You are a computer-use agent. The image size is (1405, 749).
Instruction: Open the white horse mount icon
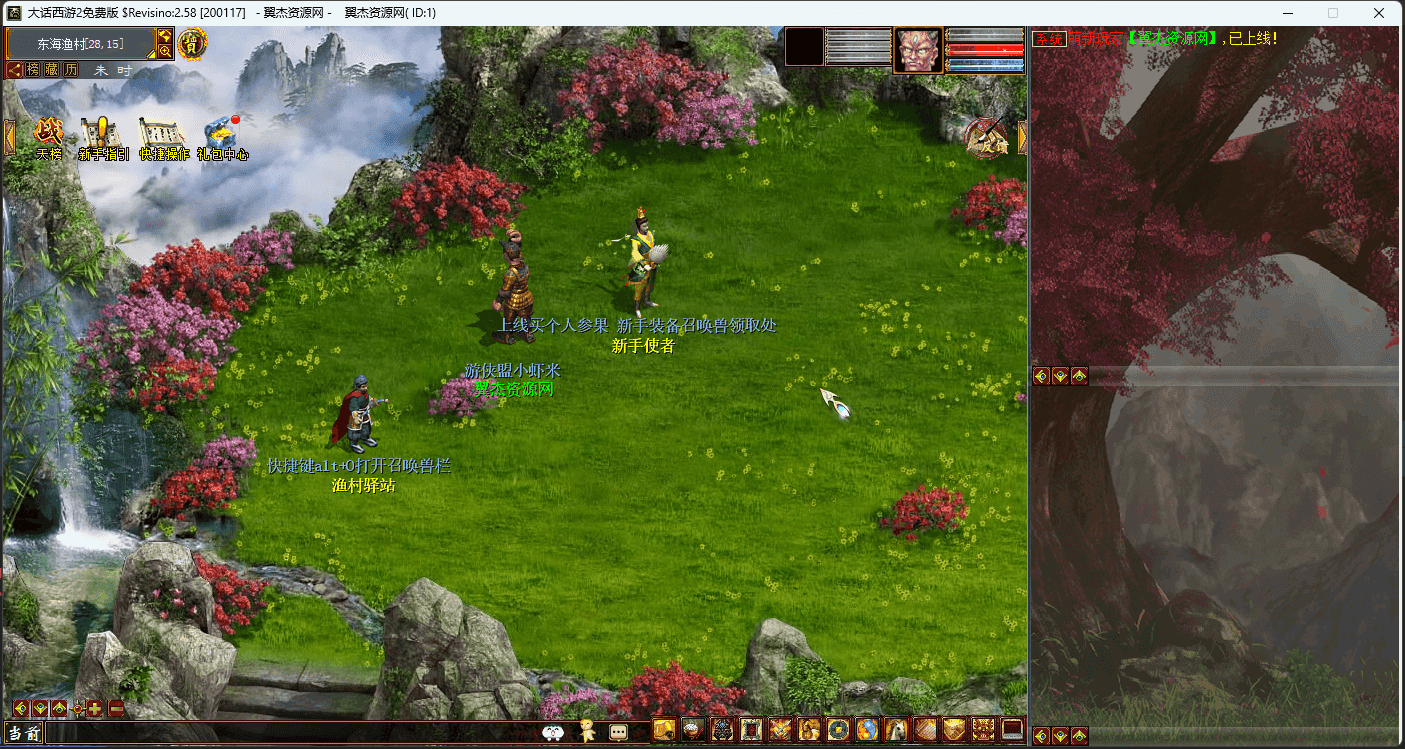pos(895,730)
